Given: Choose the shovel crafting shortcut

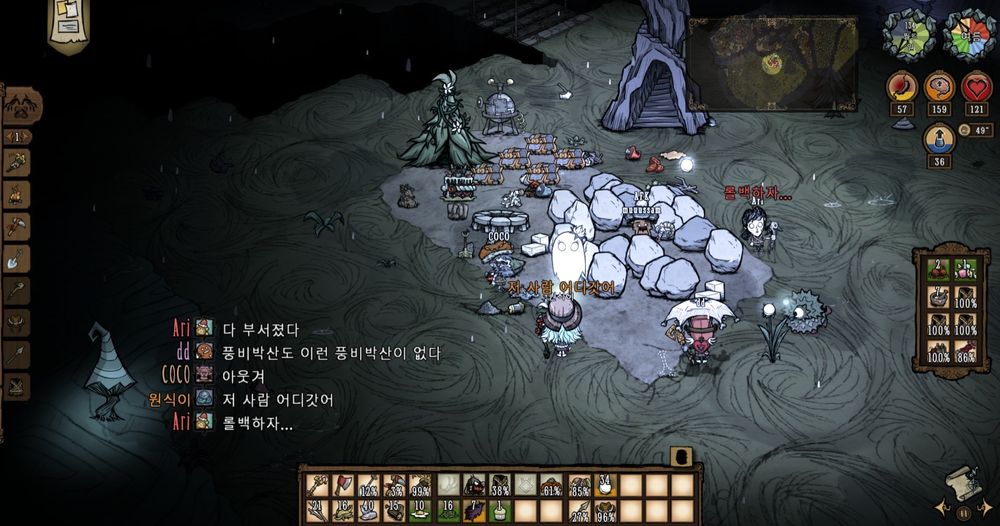Looking at the screenshot, I should pos(17,259).
